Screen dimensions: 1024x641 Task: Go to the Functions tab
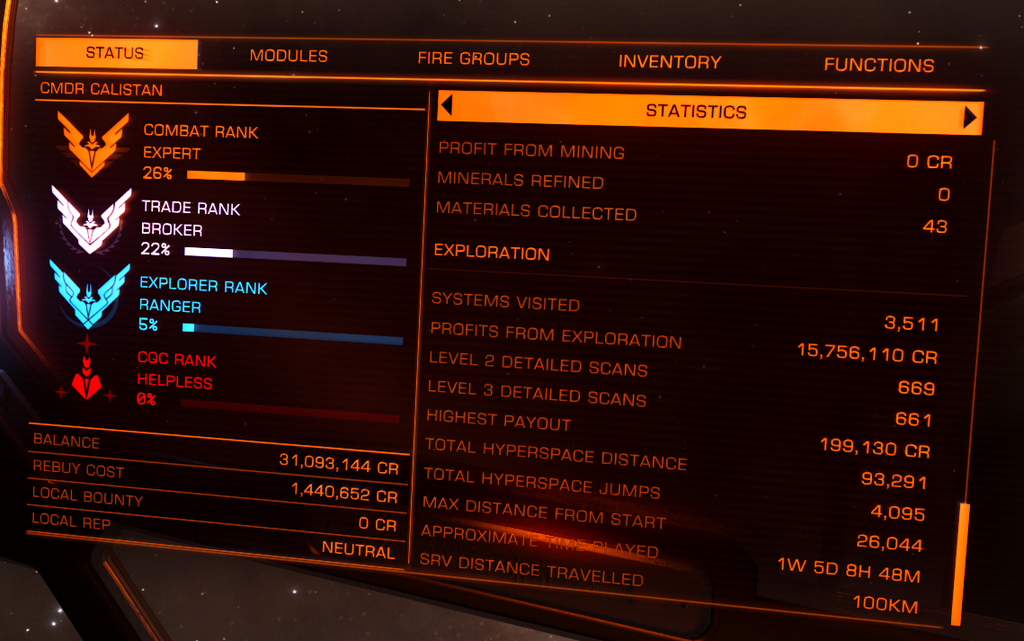click(x=878, y=65)
